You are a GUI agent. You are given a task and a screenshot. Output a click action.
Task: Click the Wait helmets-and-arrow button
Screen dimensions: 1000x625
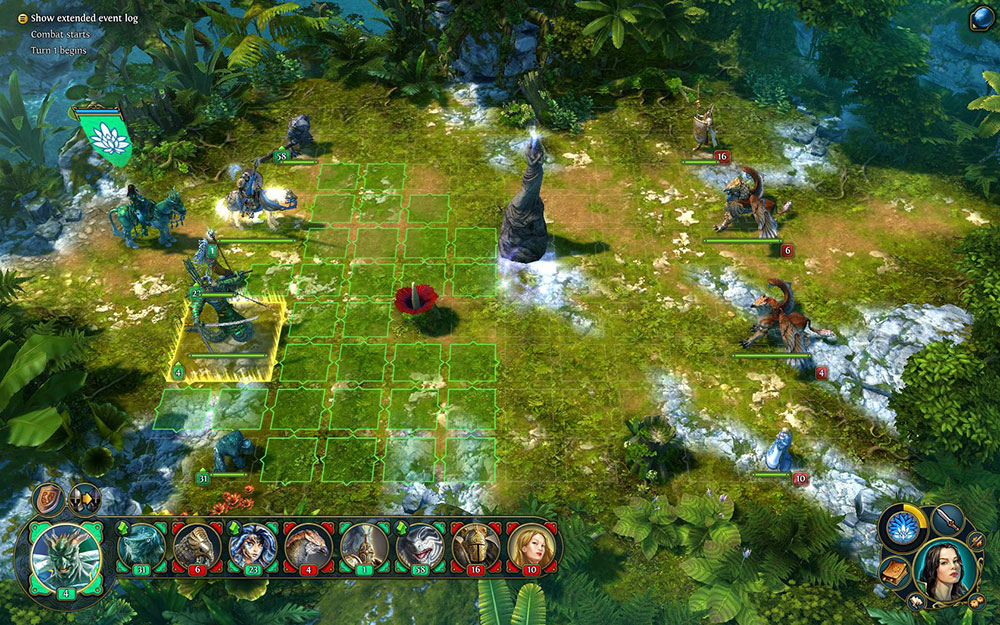pyautogui.click(x=84, y=500)
